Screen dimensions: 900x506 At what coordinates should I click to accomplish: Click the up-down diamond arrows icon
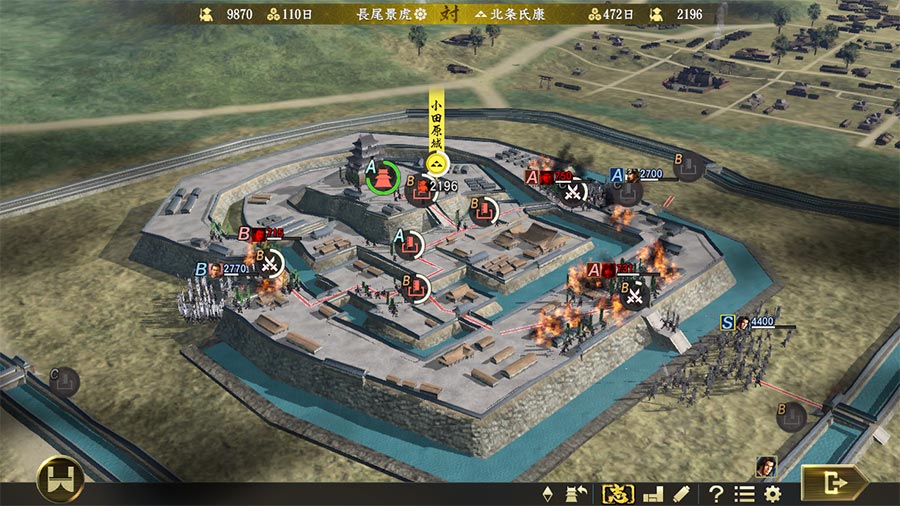(547, 493)
